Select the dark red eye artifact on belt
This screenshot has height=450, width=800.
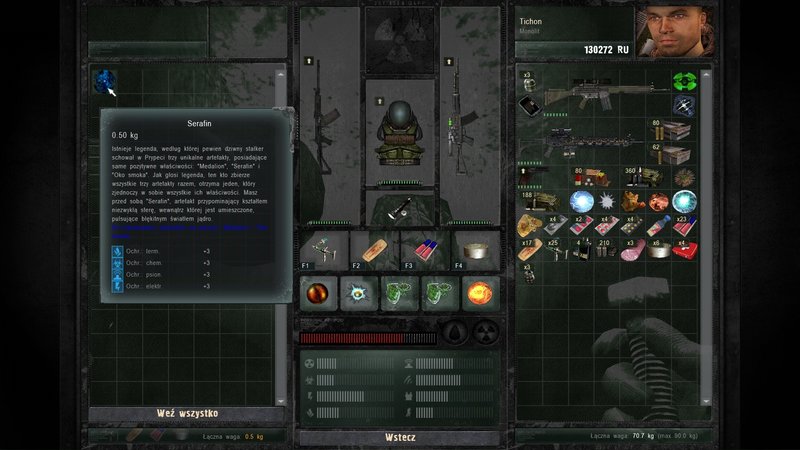(x=319, y=293)
